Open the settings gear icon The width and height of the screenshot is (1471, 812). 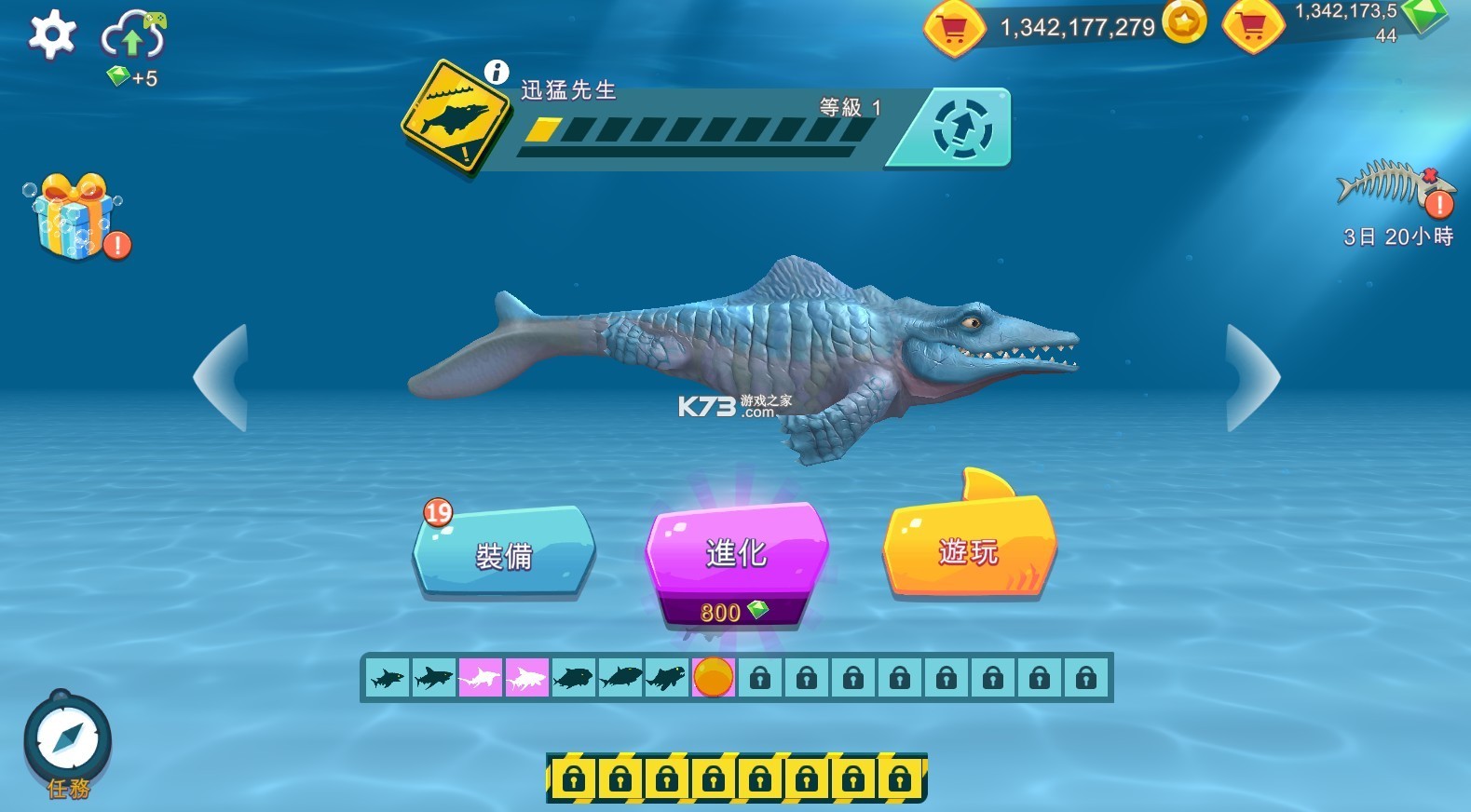(51, 33)
